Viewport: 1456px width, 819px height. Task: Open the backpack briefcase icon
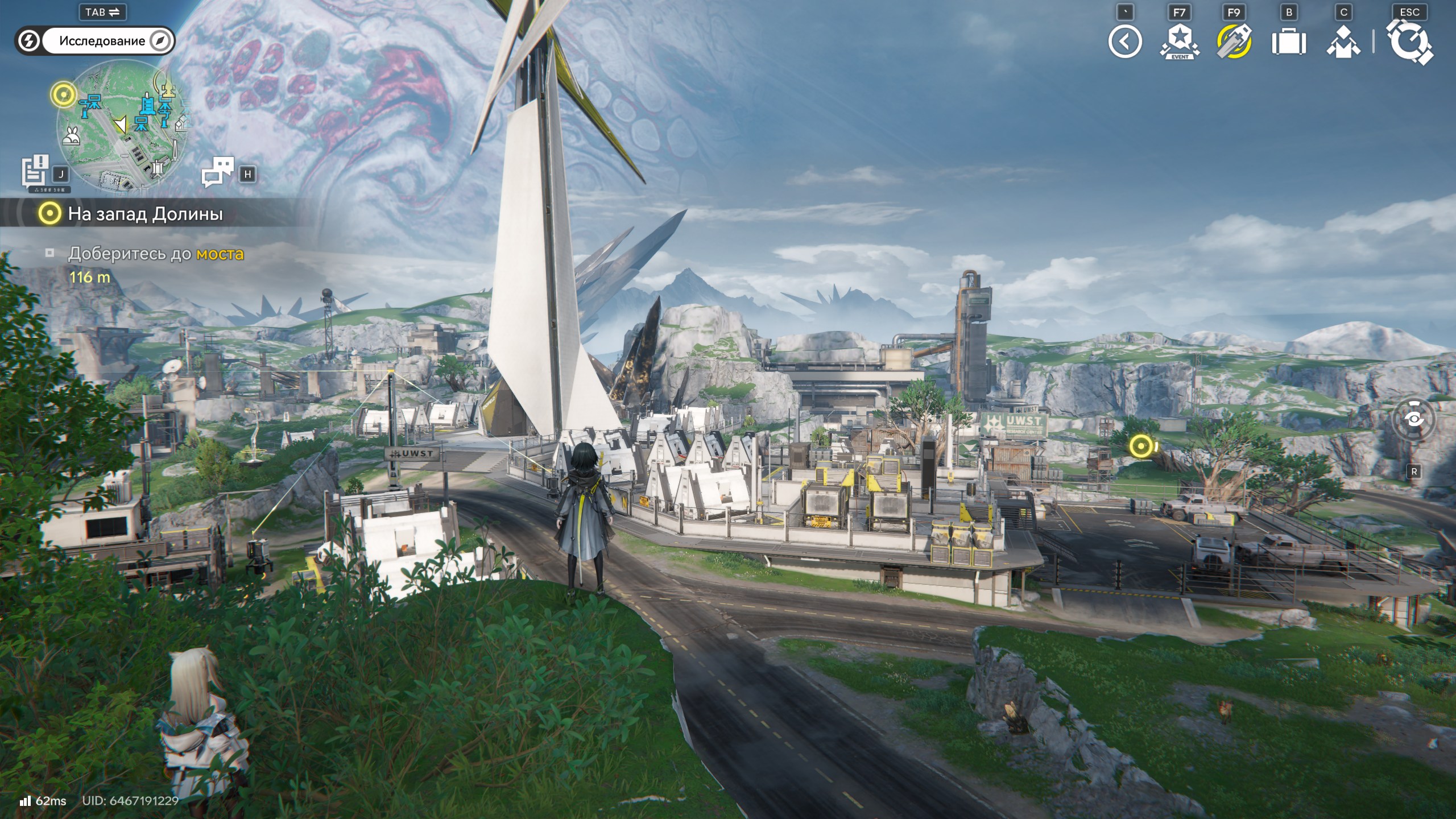(1288, 42)
